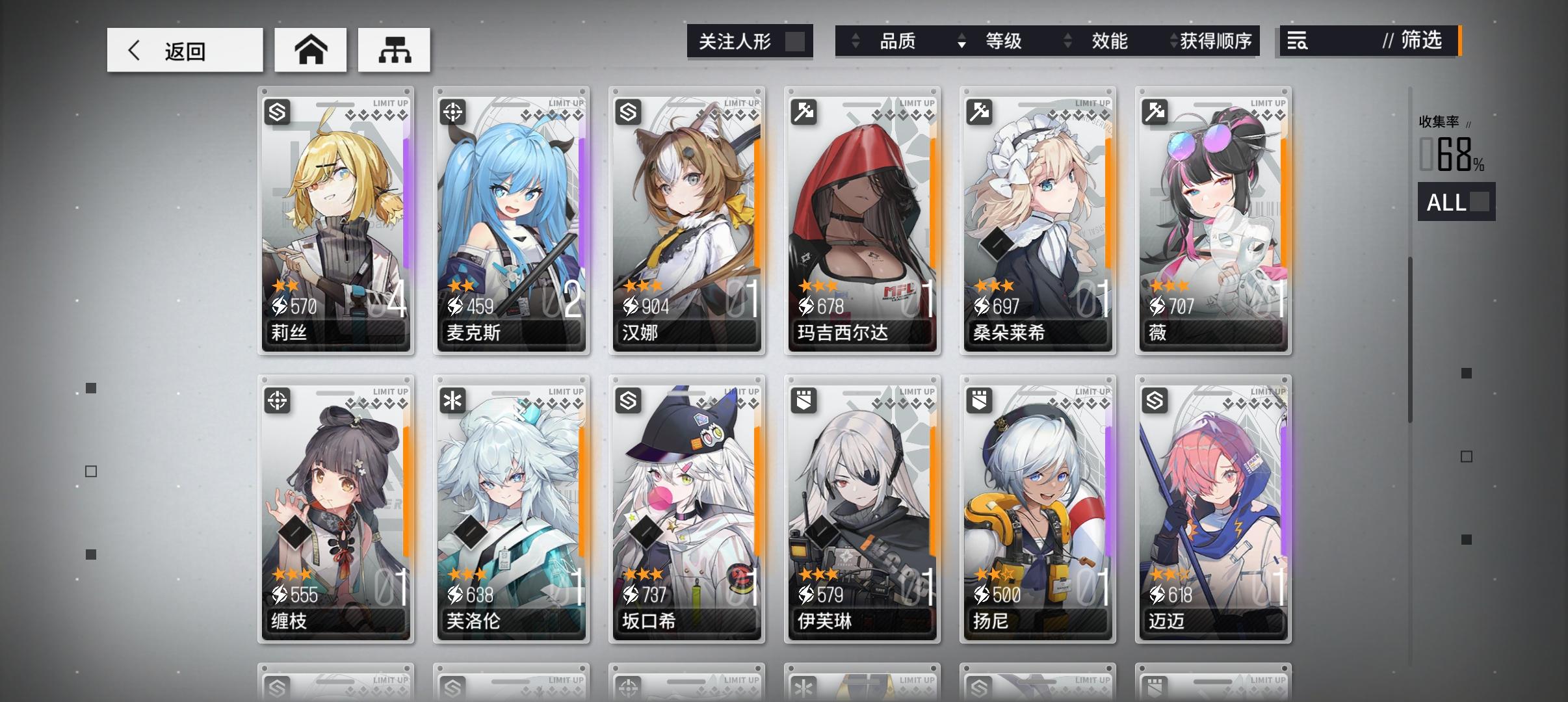Click the hammer class icon on 玛吉西尔达's card
Screen dimensions: 1568x702
tap(804, 112)
